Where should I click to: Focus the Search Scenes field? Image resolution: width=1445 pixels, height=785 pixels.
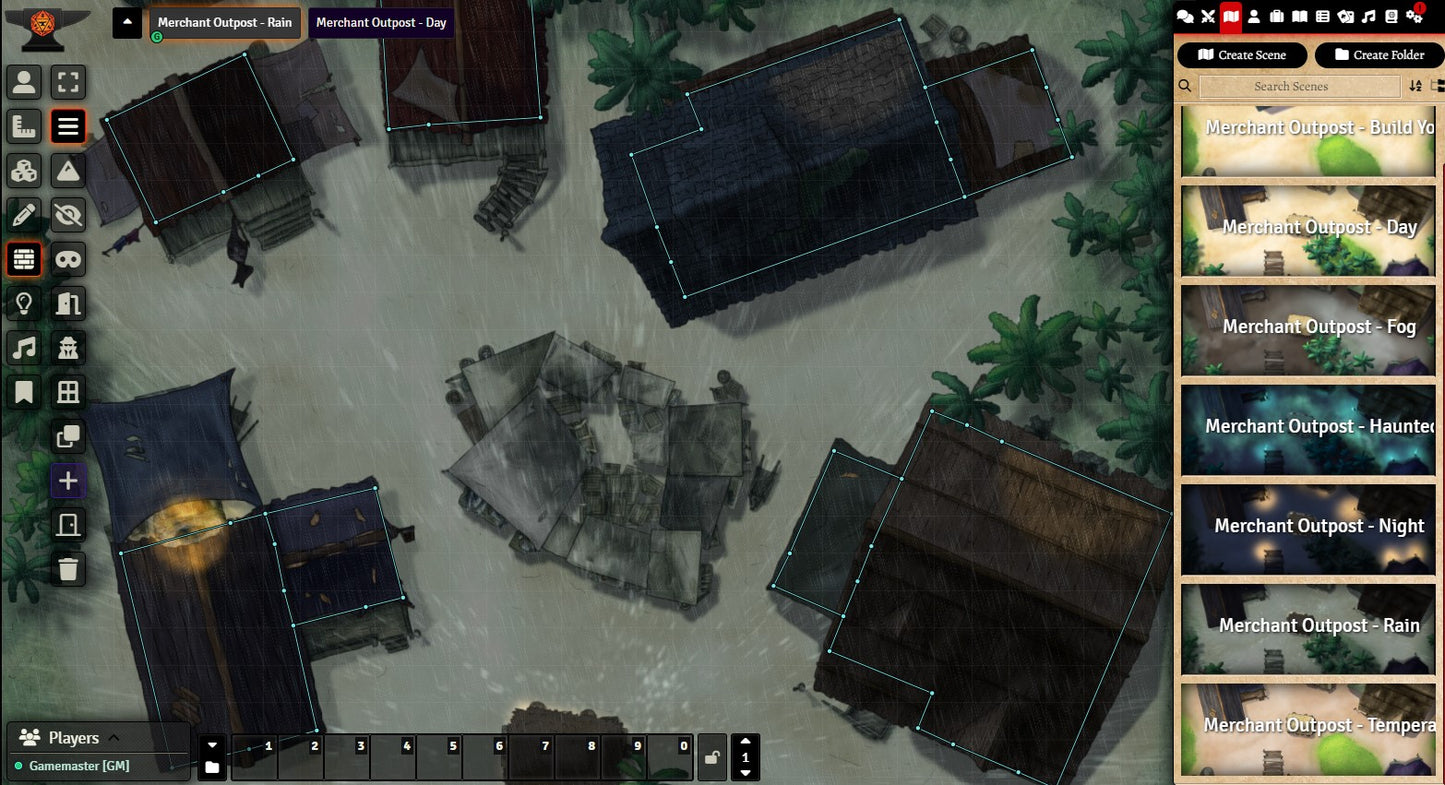click(1298, 87)
